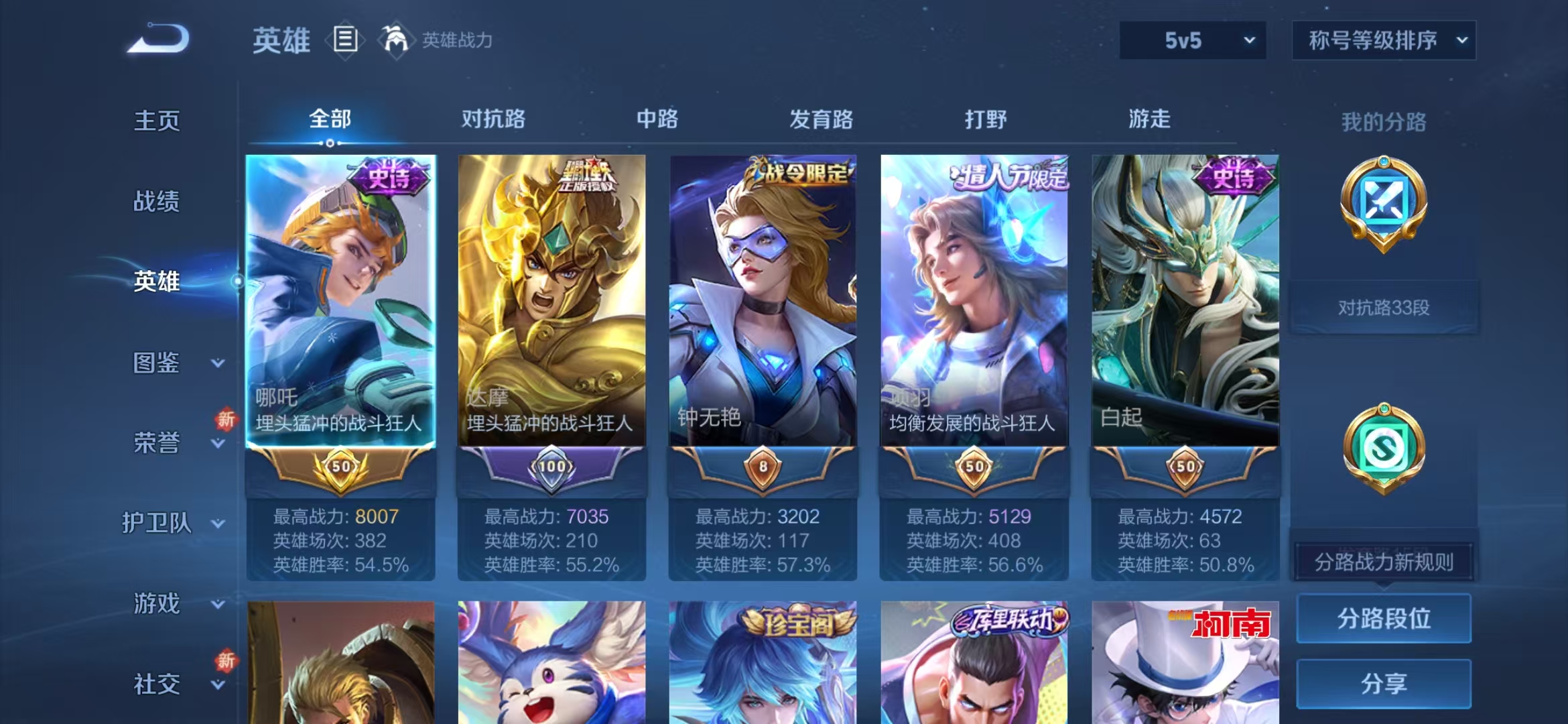Click the 分享 button
This screenshot has height=724, width=1568.
[1382, 682]
